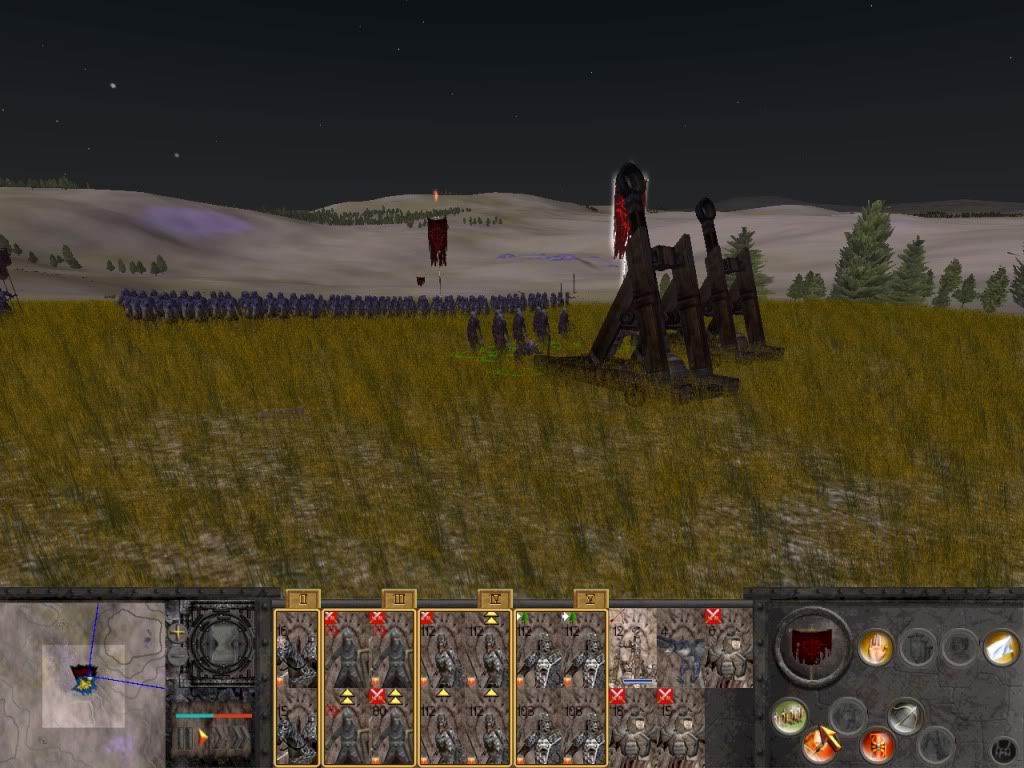Select unit group IV tab
1024x768 pixels.
pyautogui.click(x=494, y=599)
